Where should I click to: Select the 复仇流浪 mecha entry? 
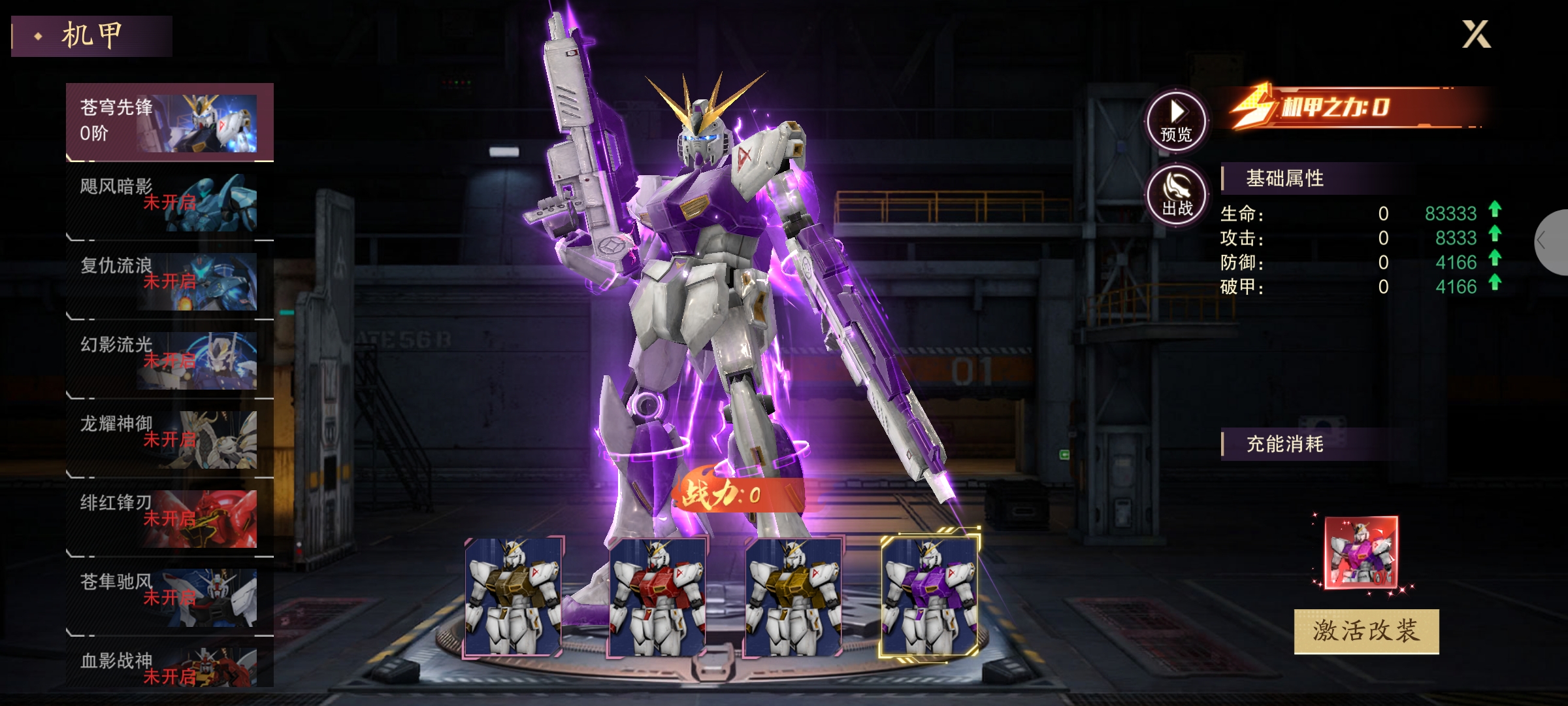(x=169, y=281)
